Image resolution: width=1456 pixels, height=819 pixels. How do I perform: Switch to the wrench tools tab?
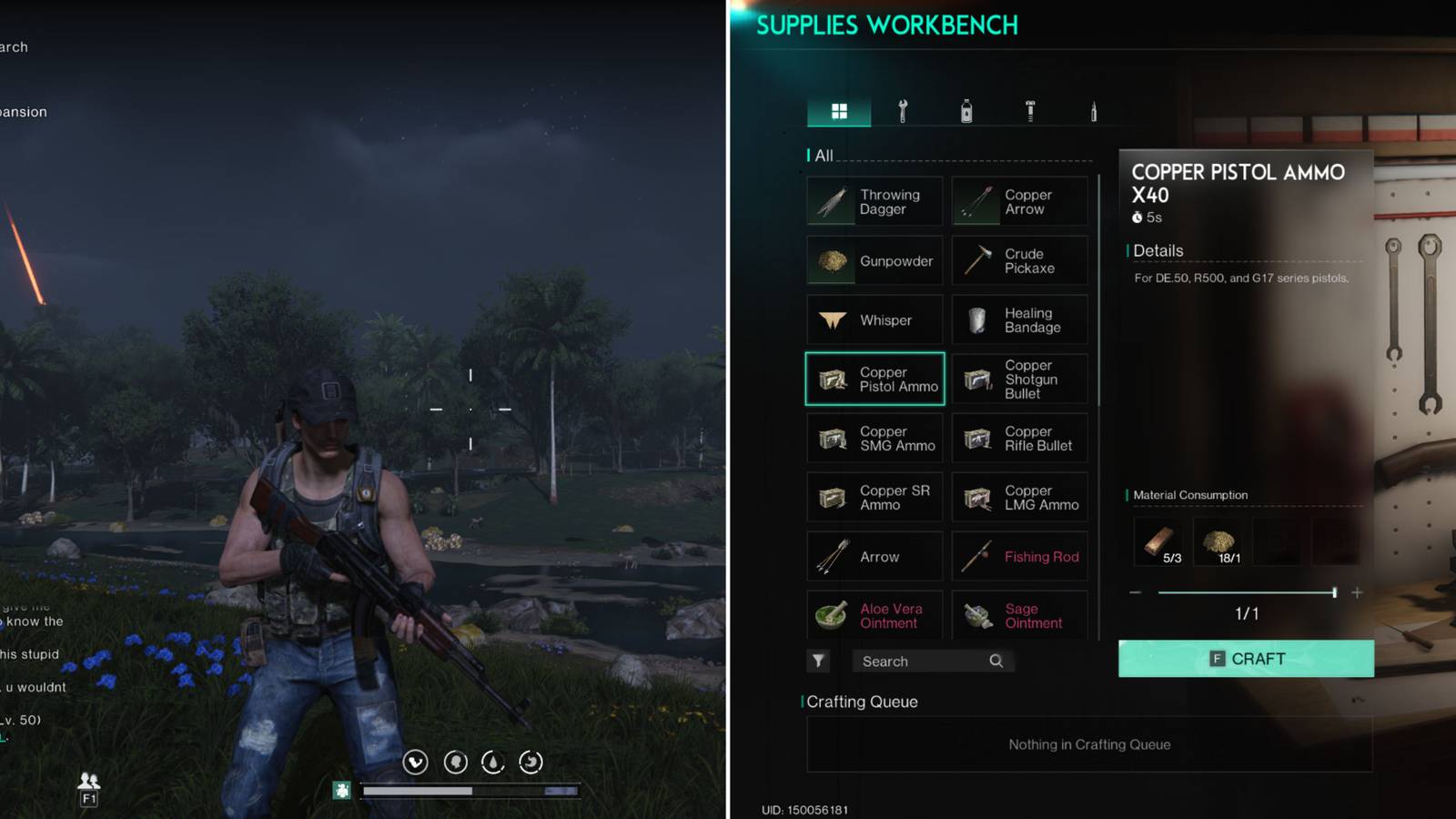tap(902, 111)
